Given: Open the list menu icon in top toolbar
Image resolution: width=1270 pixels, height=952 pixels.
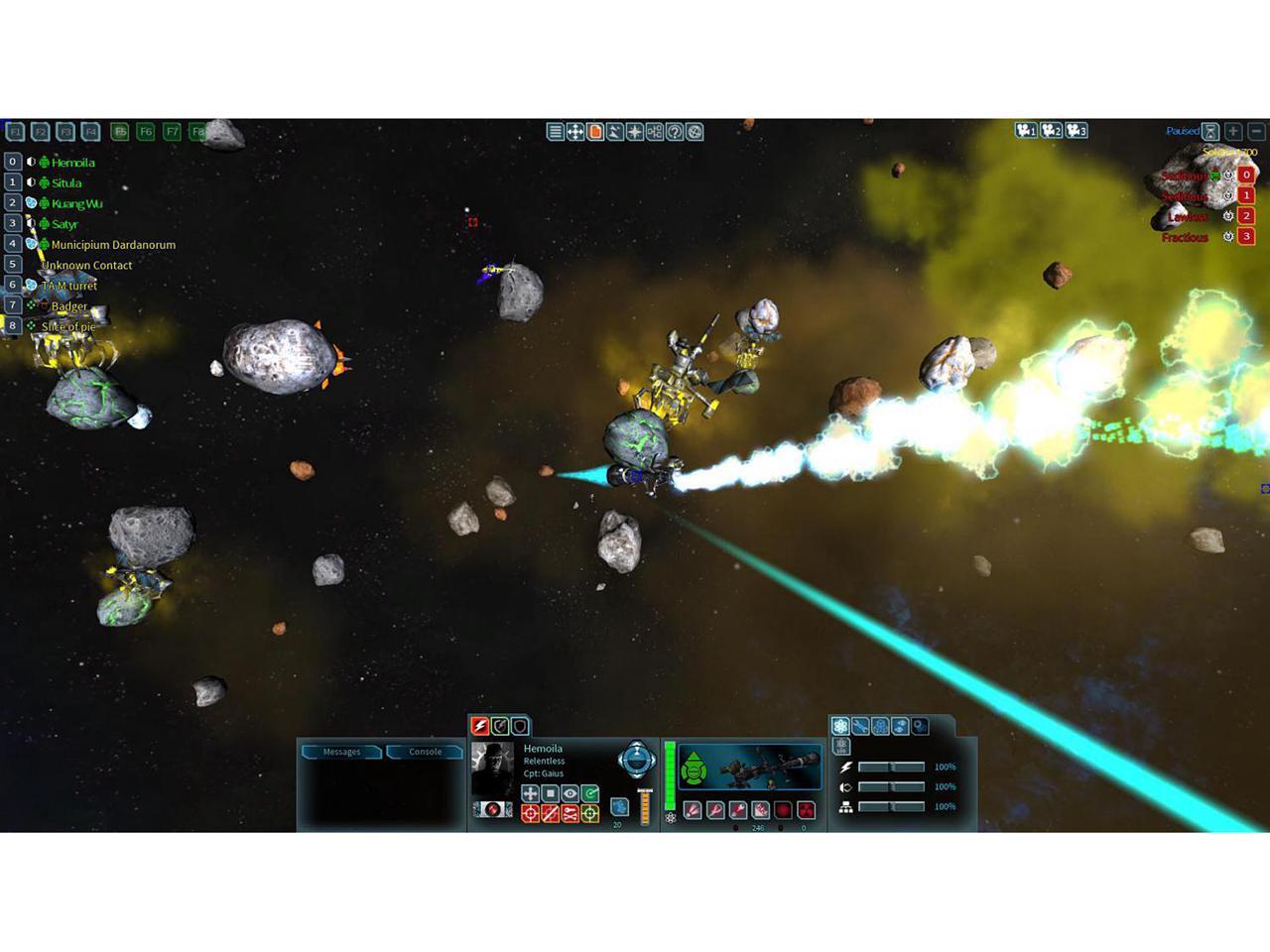Looking at the screenshot, I should (x=556, y=132).
